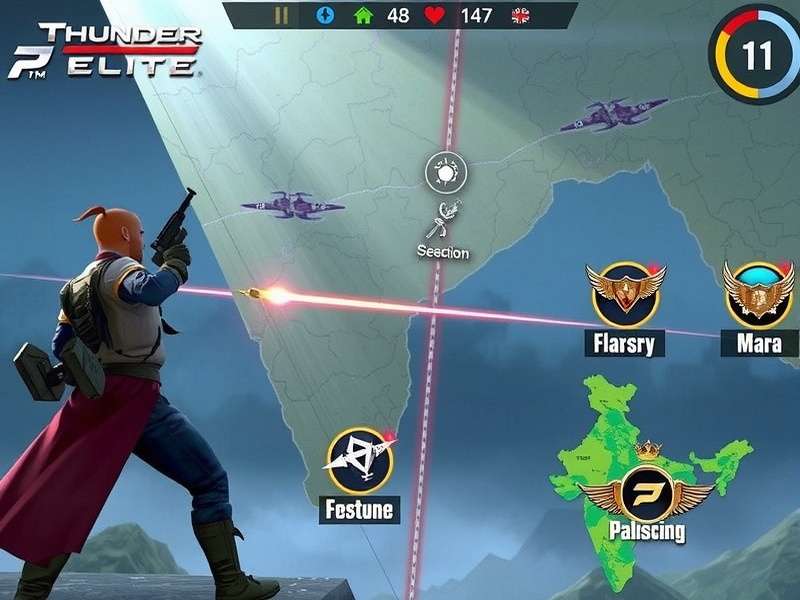800x600 pixels.
Task: Click the Thunder Elite logo
Action: [105, 52]
